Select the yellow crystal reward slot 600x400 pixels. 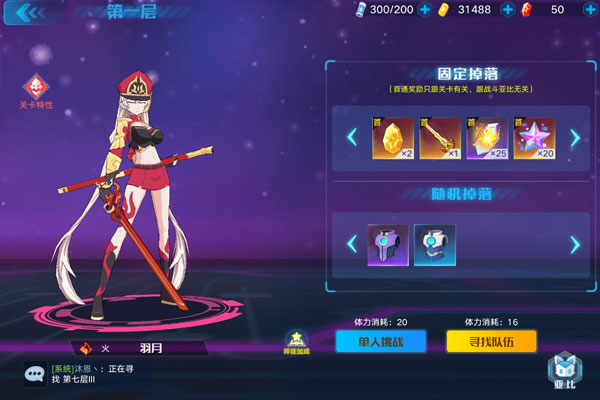pyautogui.click(x=393, y=138)
